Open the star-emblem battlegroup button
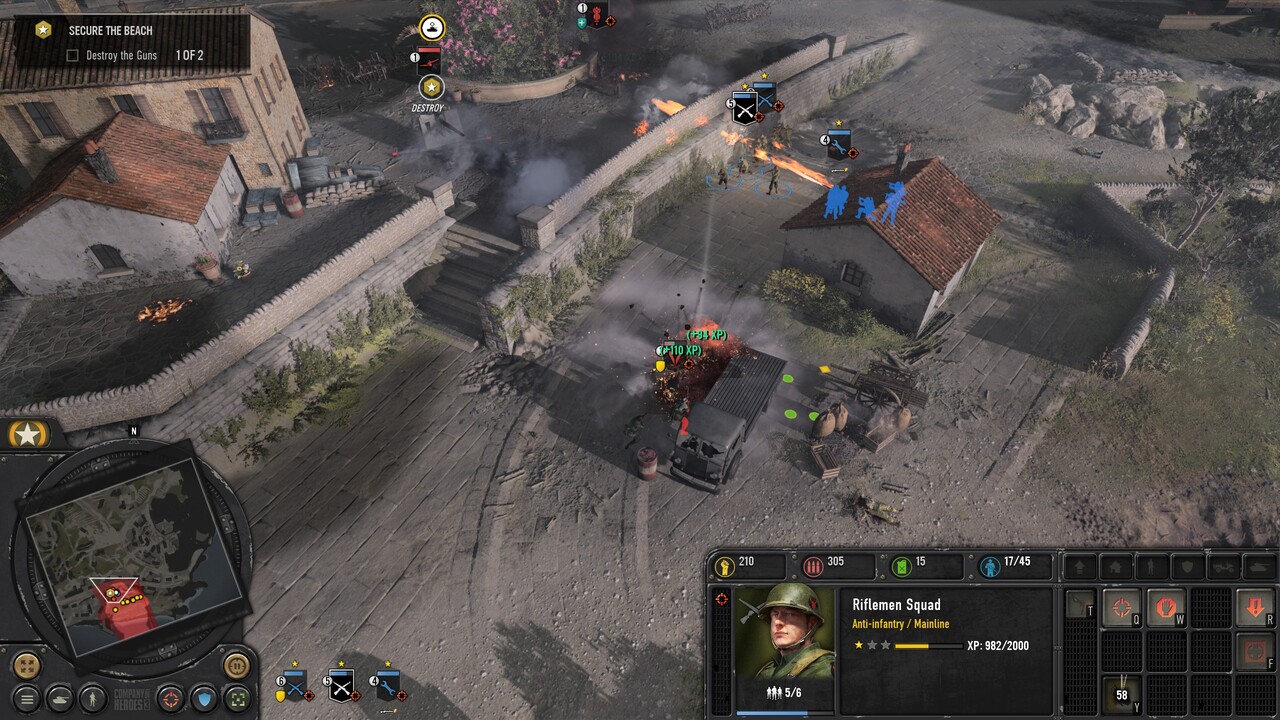Screen dimensions: 1280x720 coord(28,435)
